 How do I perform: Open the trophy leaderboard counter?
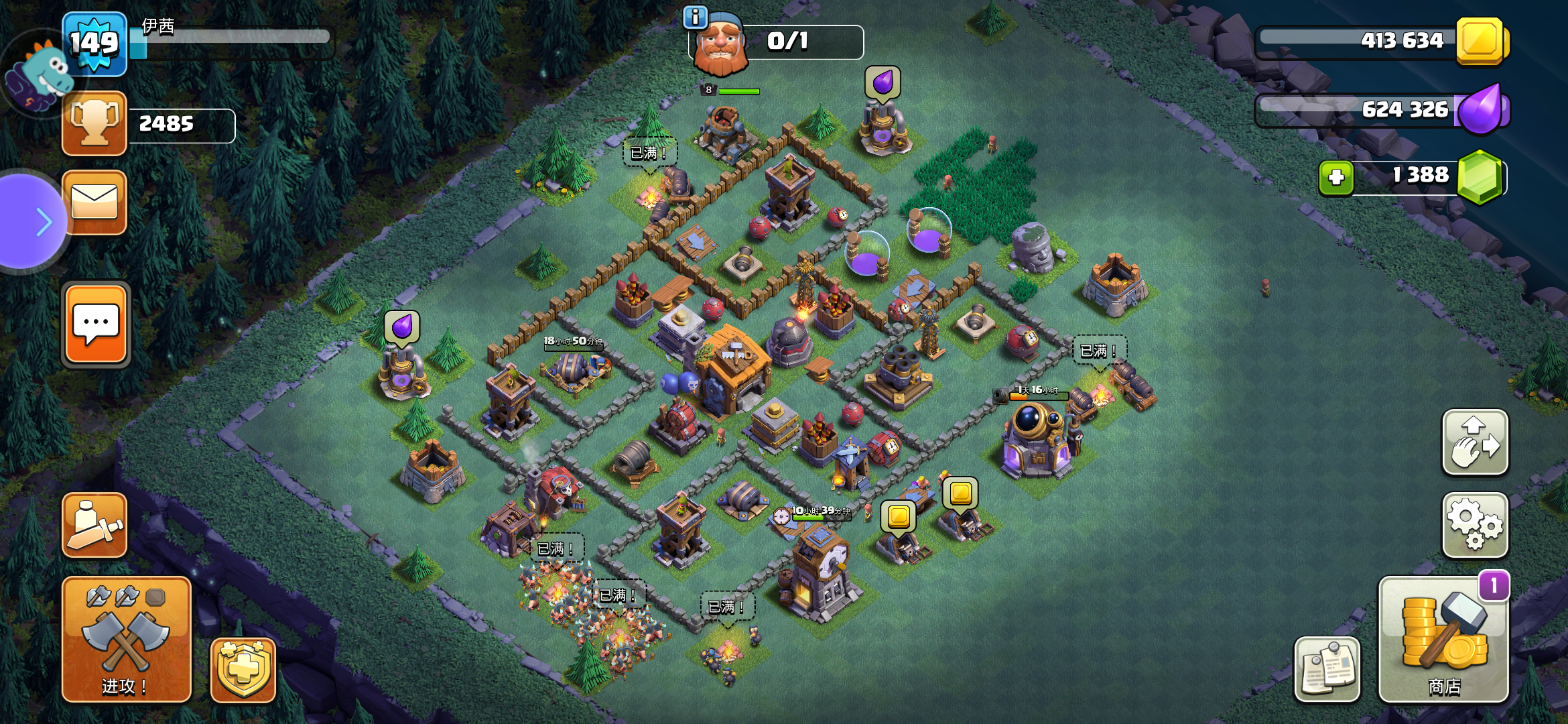coord(94,124)
